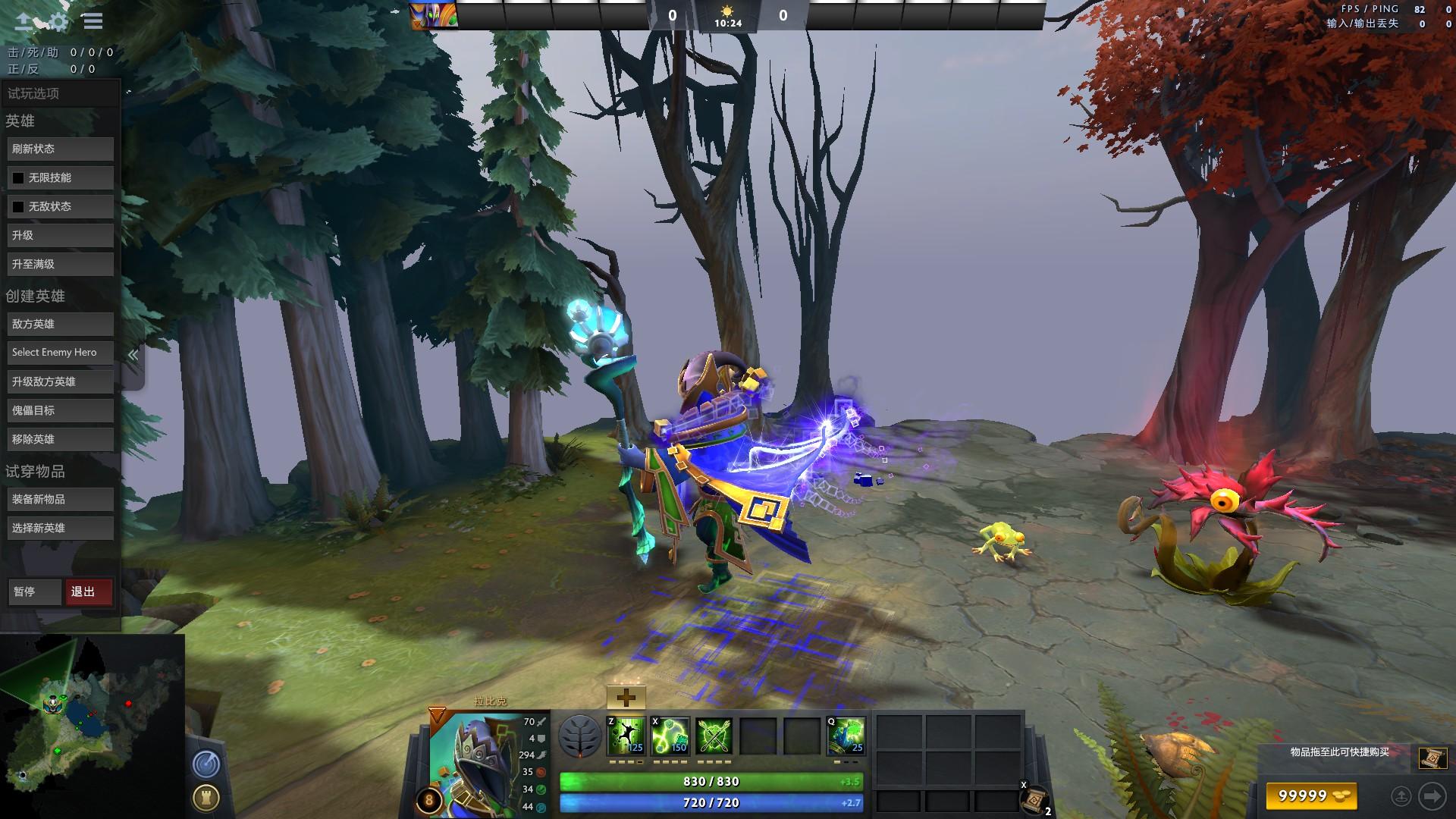Open the hamburger main menu icon
Screen dimensions: 1456x819
[x=93, y=21]
